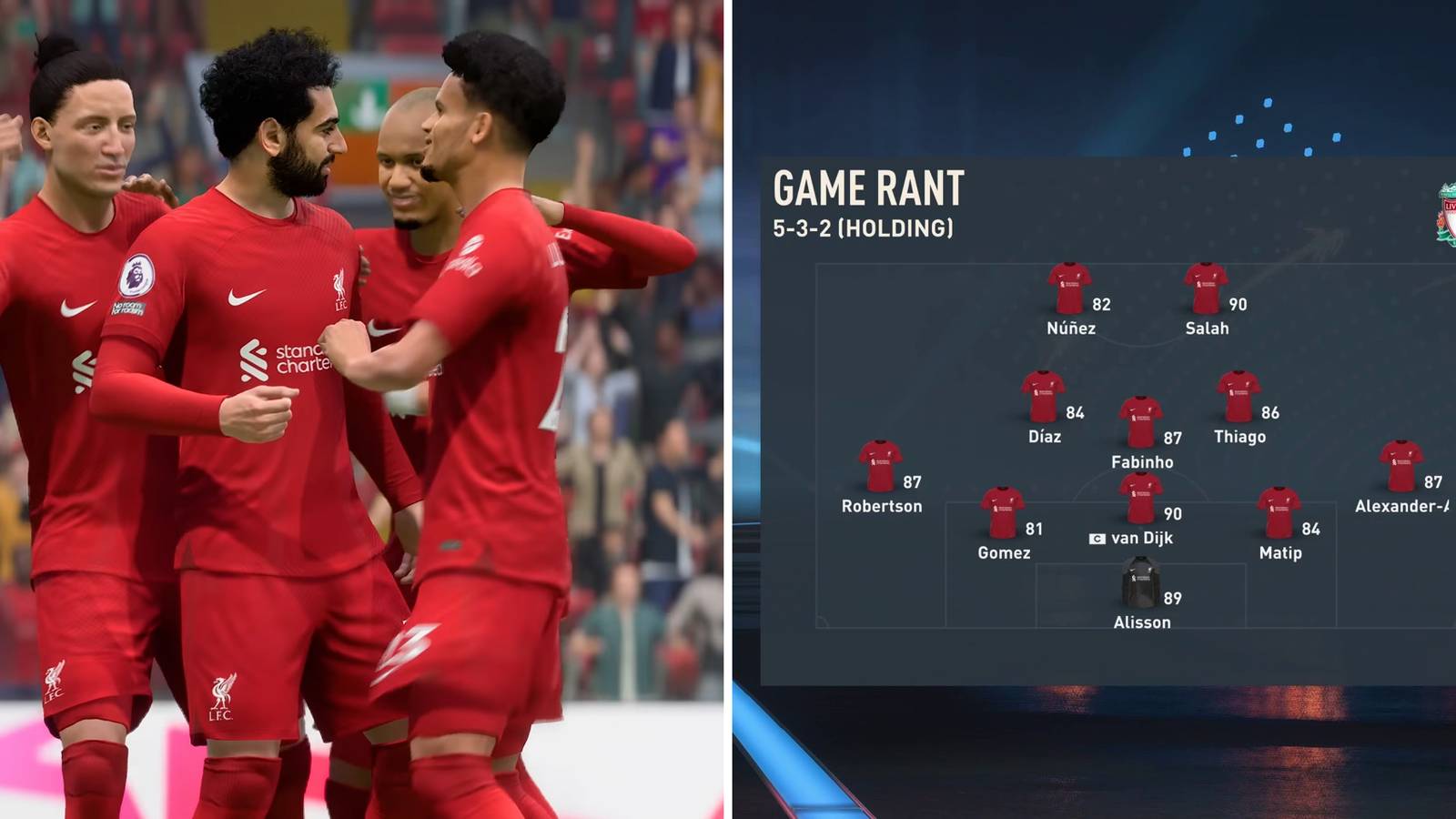Image resolution: width=1456 pixels, height=819 pixels.
Task: Click the Salah player name label
Action: (1210, 329)
